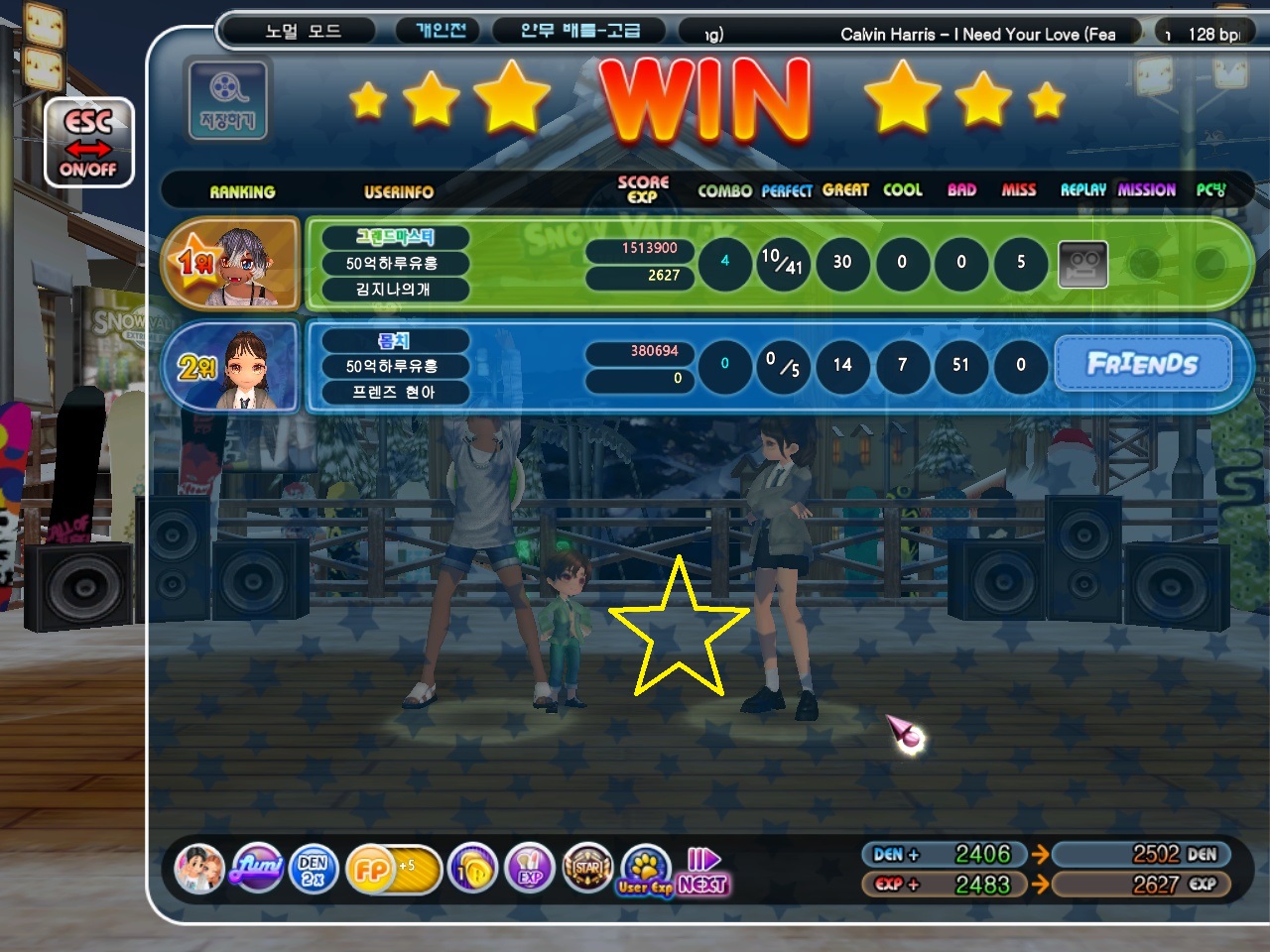Save the replay with the film reel button
The height and width of the screenshot is (952, 1270).
(226, 99)
